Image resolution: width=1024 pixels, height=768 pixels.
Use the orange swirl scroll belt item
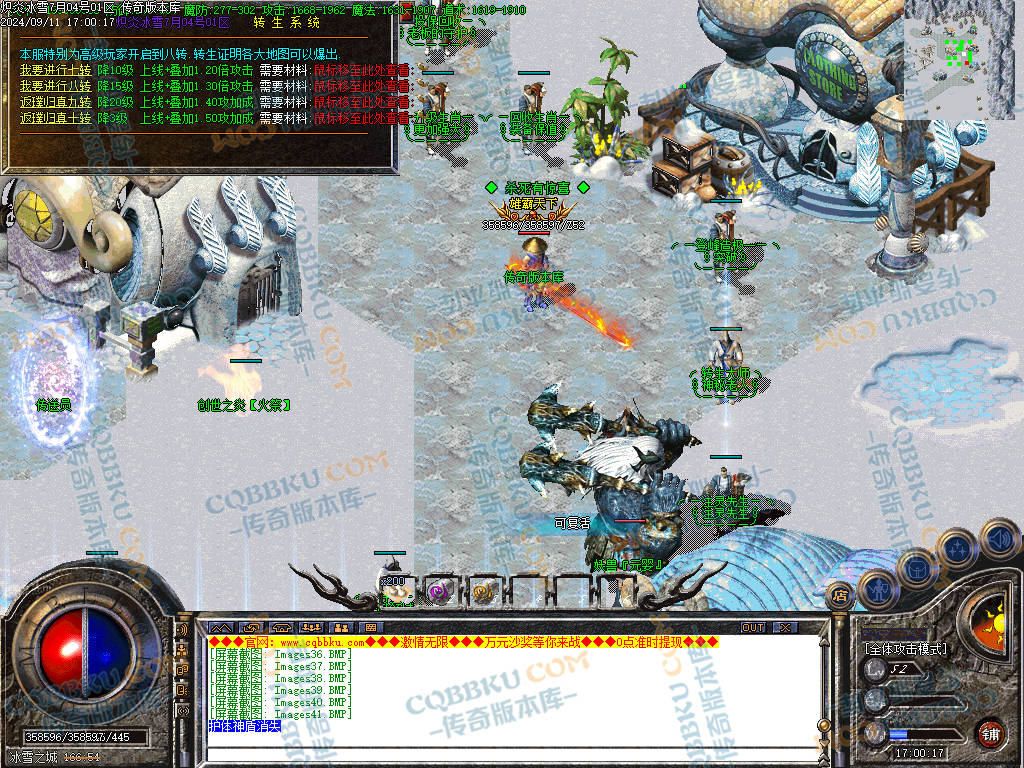(x=484, y=591)
